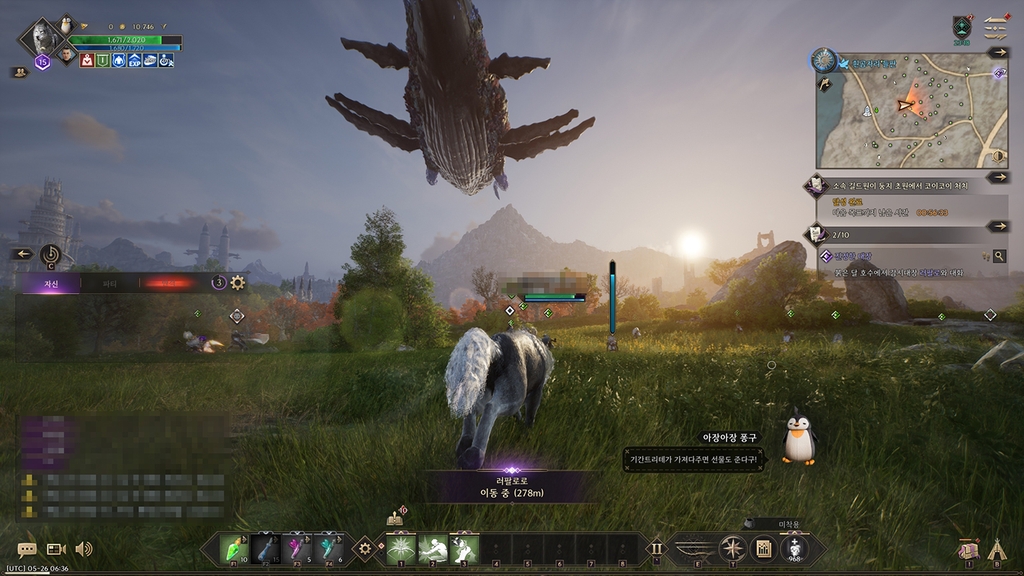Open the panel's gear settings icon
Viewport: 1024px width, 576px height.
(238, 283)
